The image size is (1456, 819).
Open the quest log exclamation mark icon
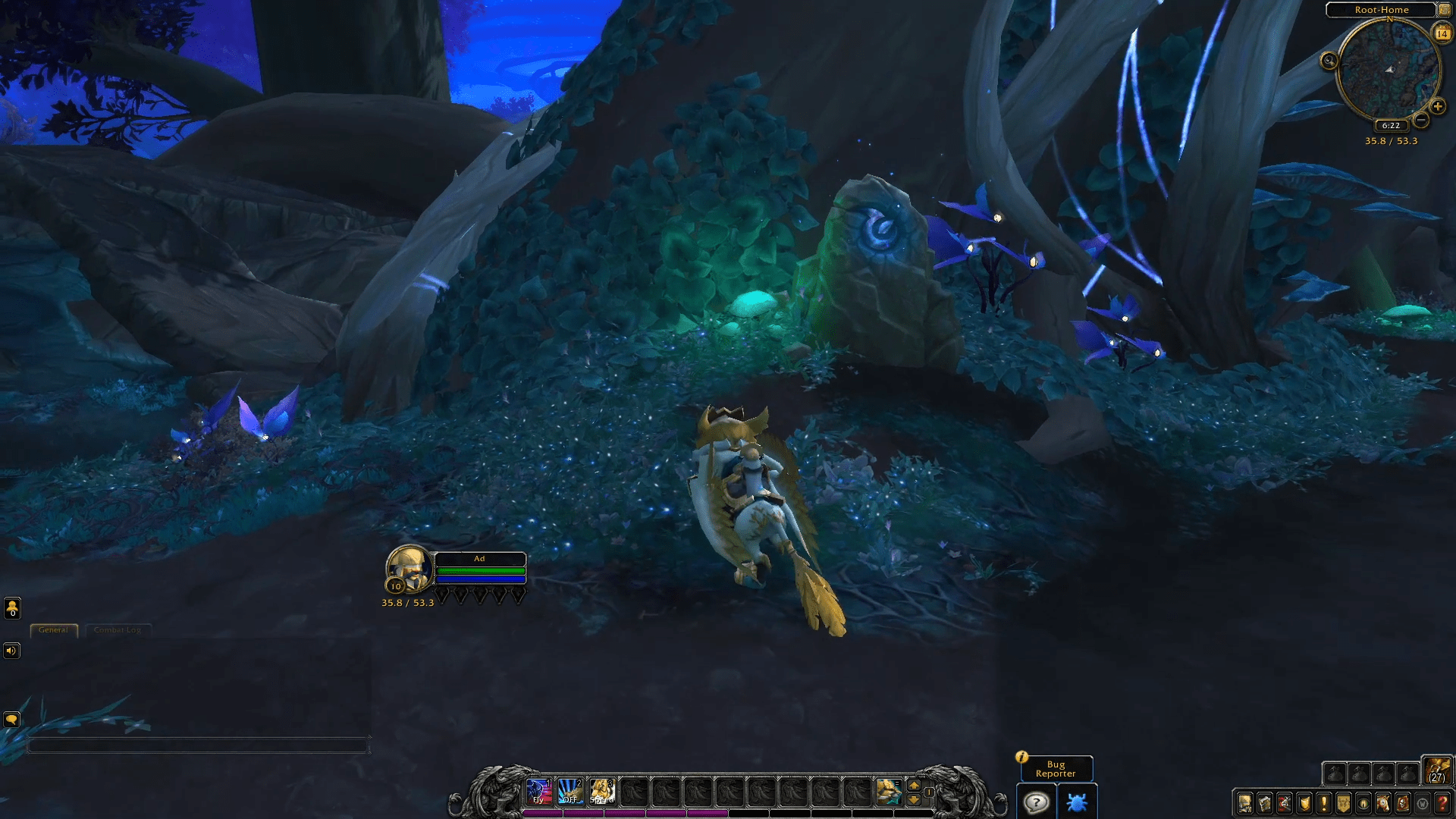click(x=1324, y=803)
